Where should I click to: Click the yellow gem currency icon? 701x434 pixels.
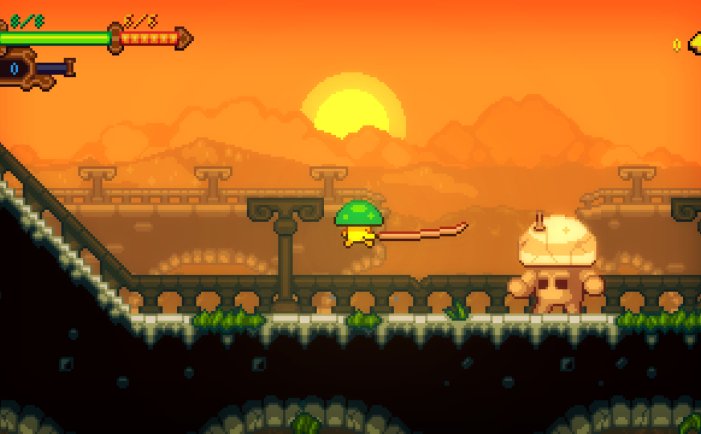pyautogui.click(x=694, y=43)
